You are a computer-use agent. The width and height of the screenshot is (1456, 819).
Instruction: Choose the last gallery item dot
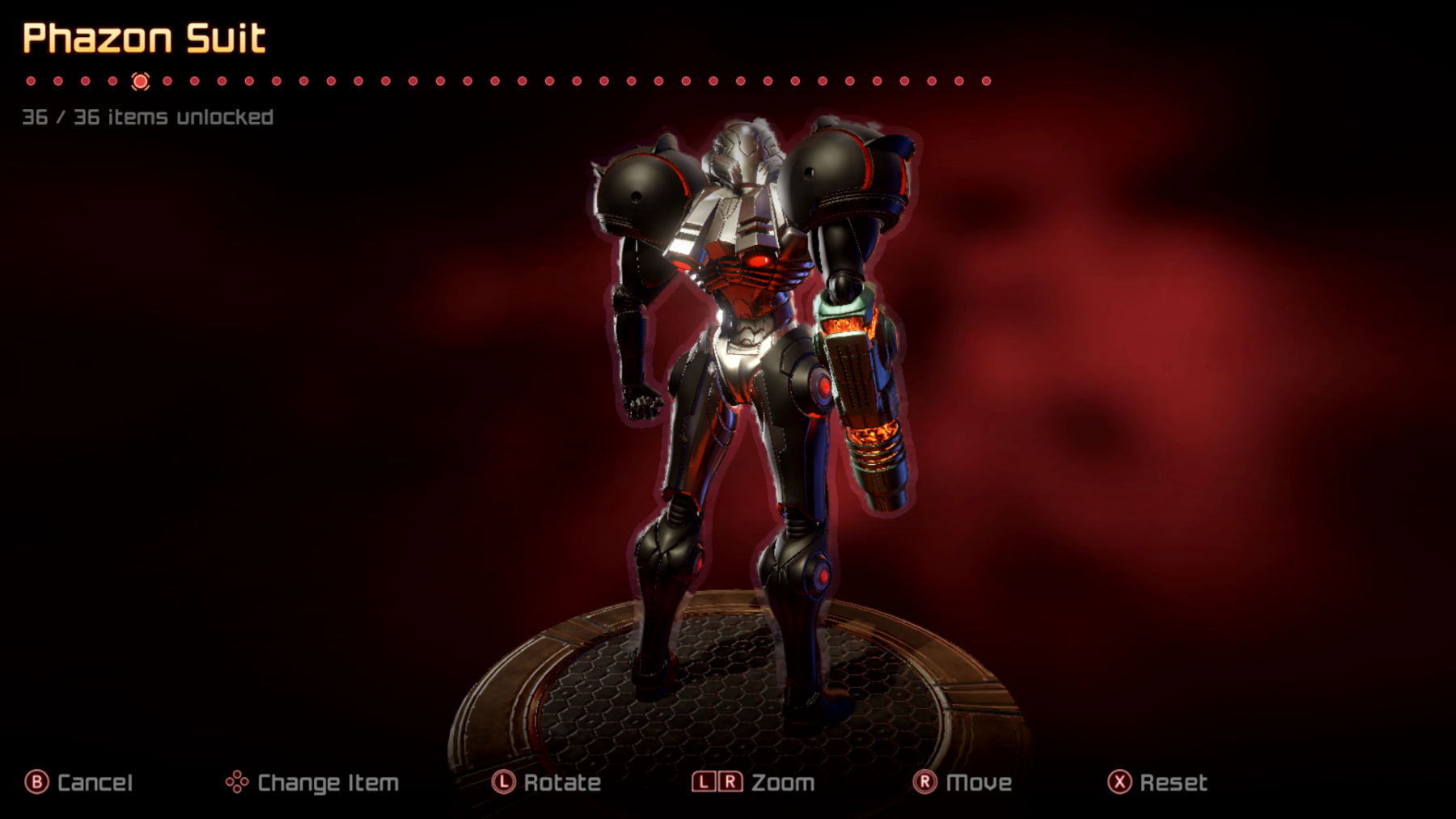[x=986, y=81]
